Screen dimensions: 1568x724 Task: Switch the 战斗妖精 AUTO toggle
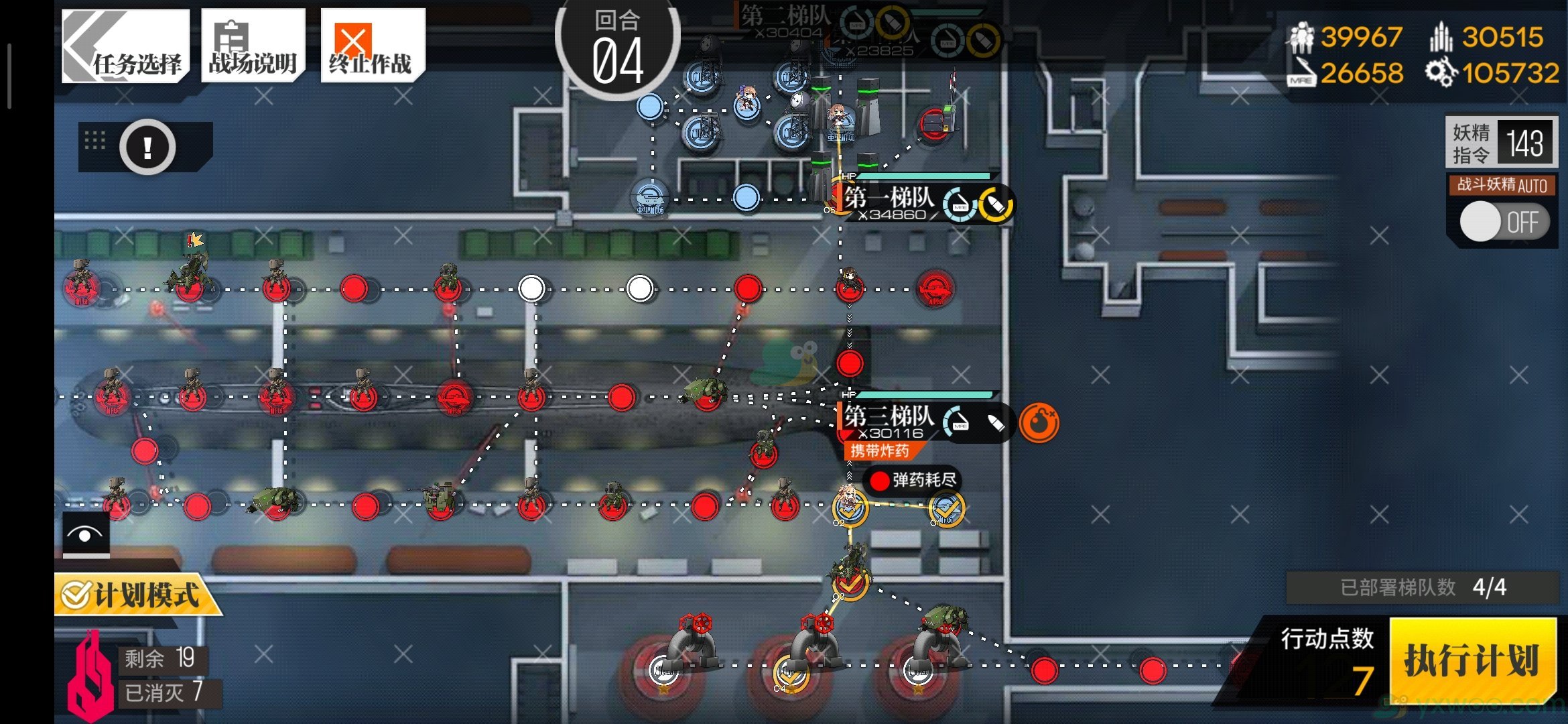click(1503, 221)
